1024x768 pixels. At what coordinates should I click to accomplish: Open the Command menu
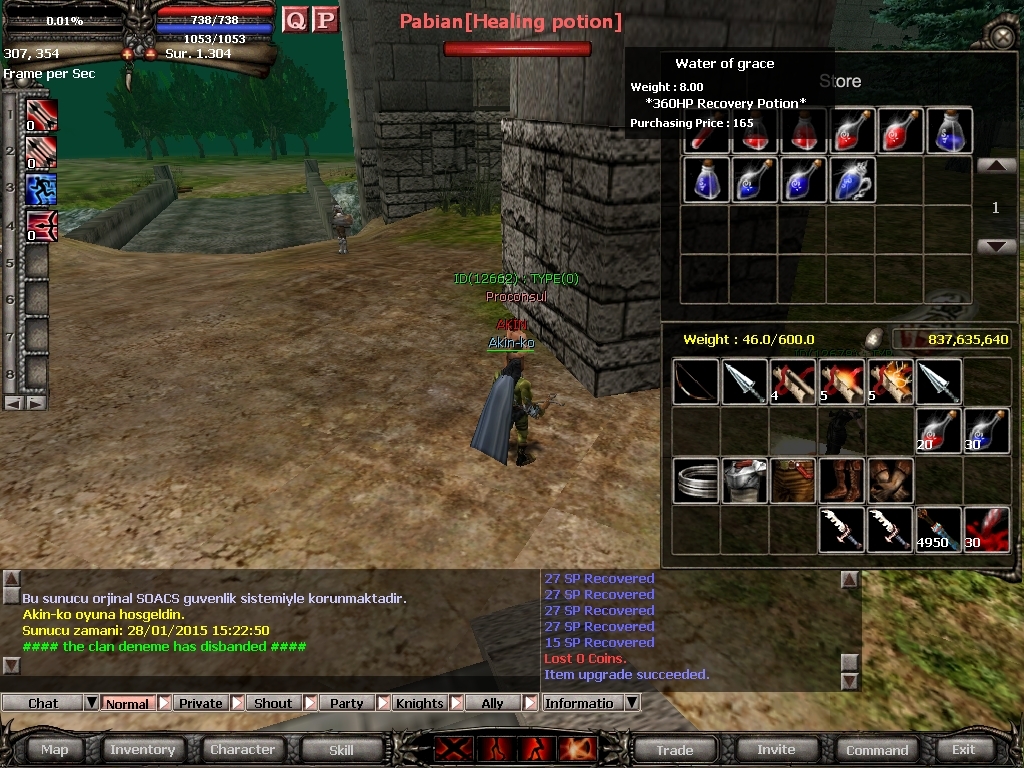(877, 749)
